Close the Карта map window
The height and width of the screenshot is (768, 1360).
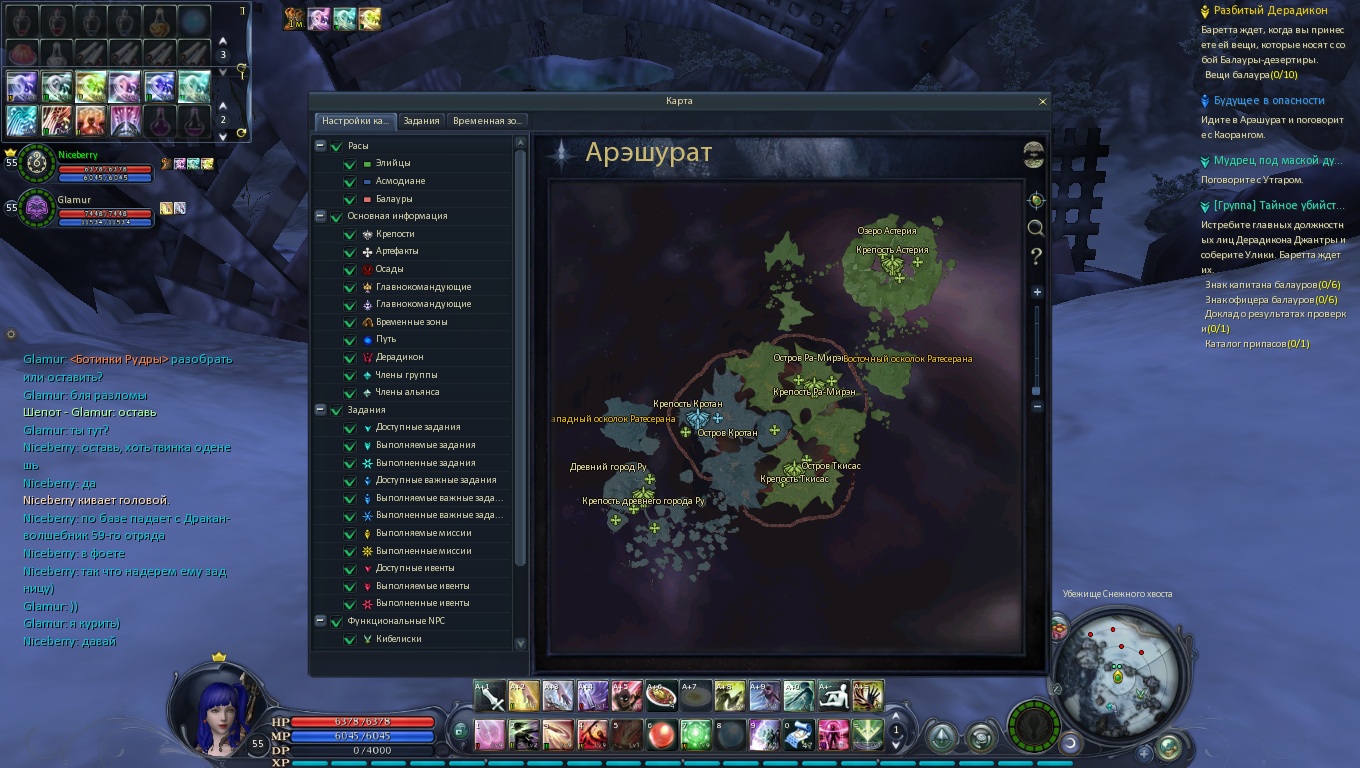click(1043, 101)
